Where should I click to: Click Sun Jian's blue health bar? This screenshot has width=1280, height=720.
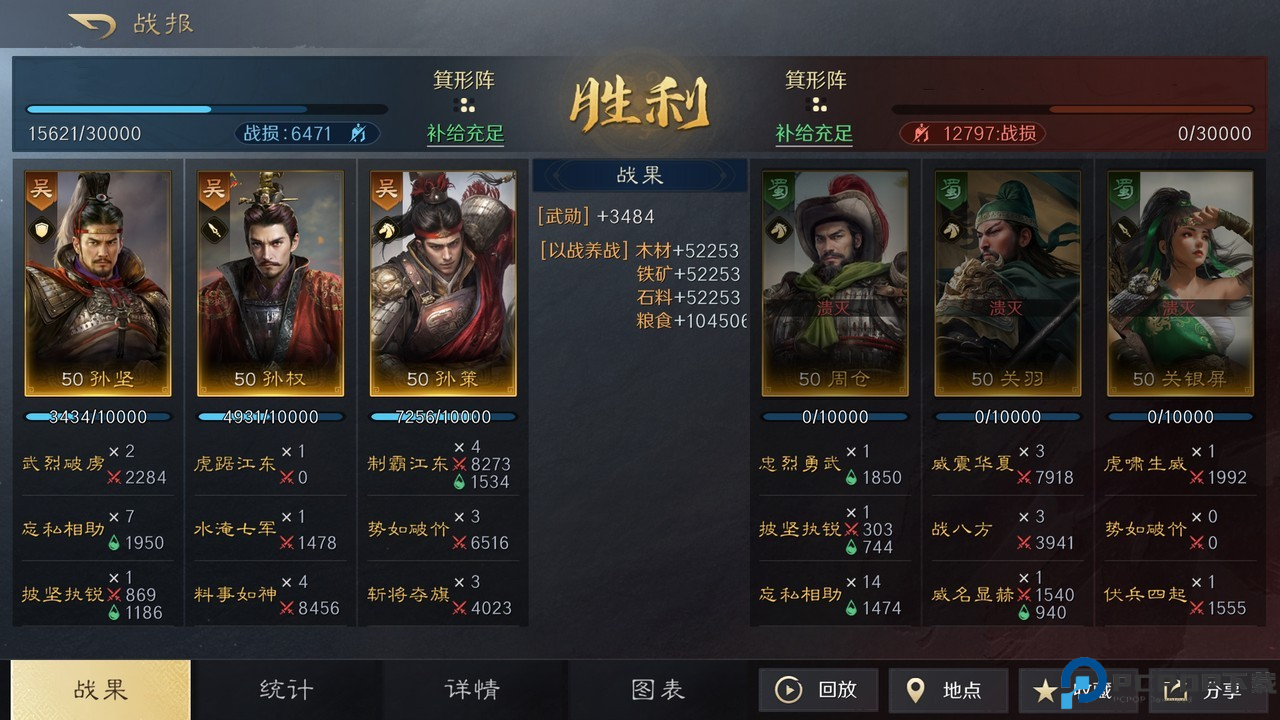96,417
